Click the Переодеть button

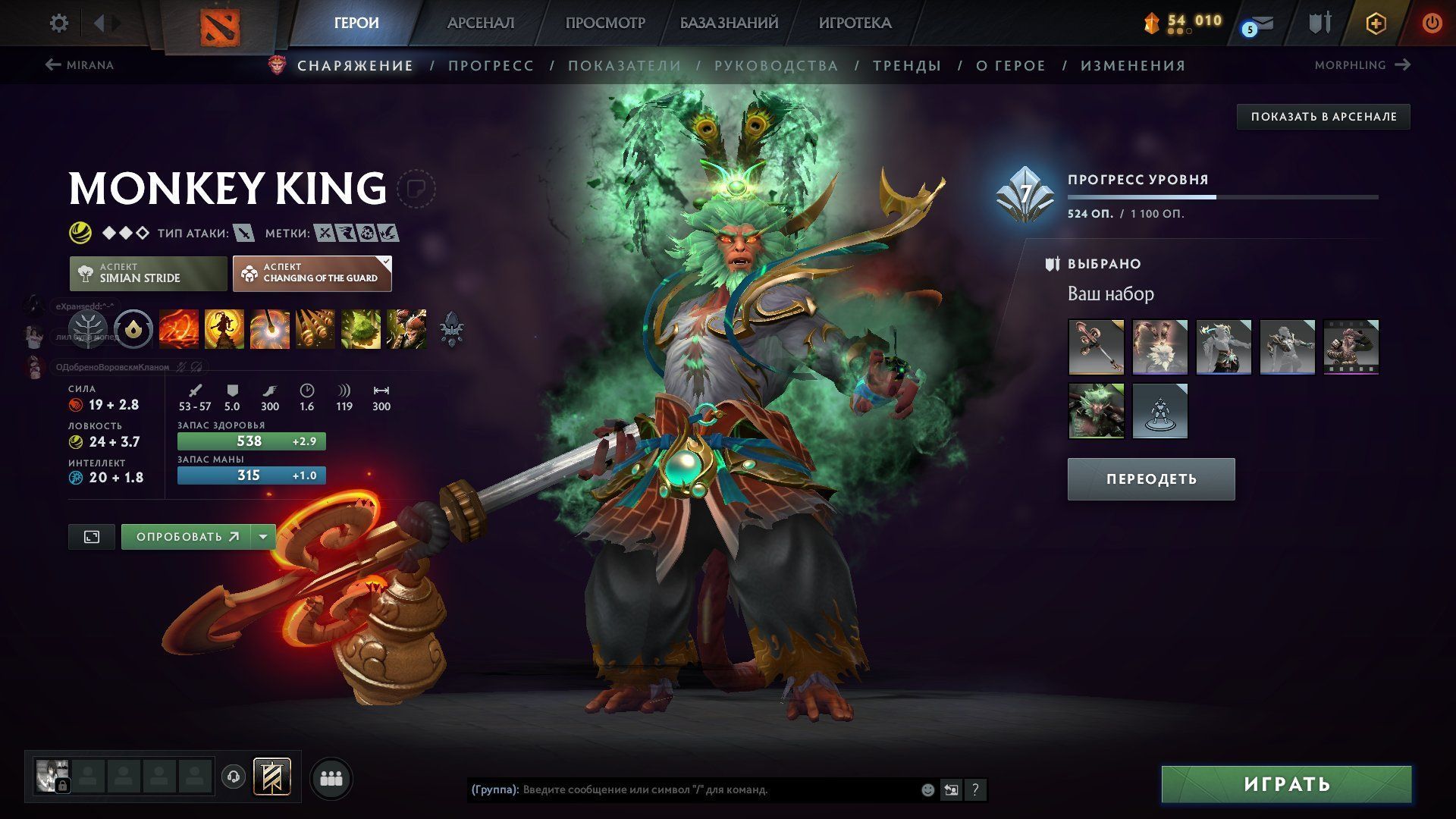[1150, 479]
